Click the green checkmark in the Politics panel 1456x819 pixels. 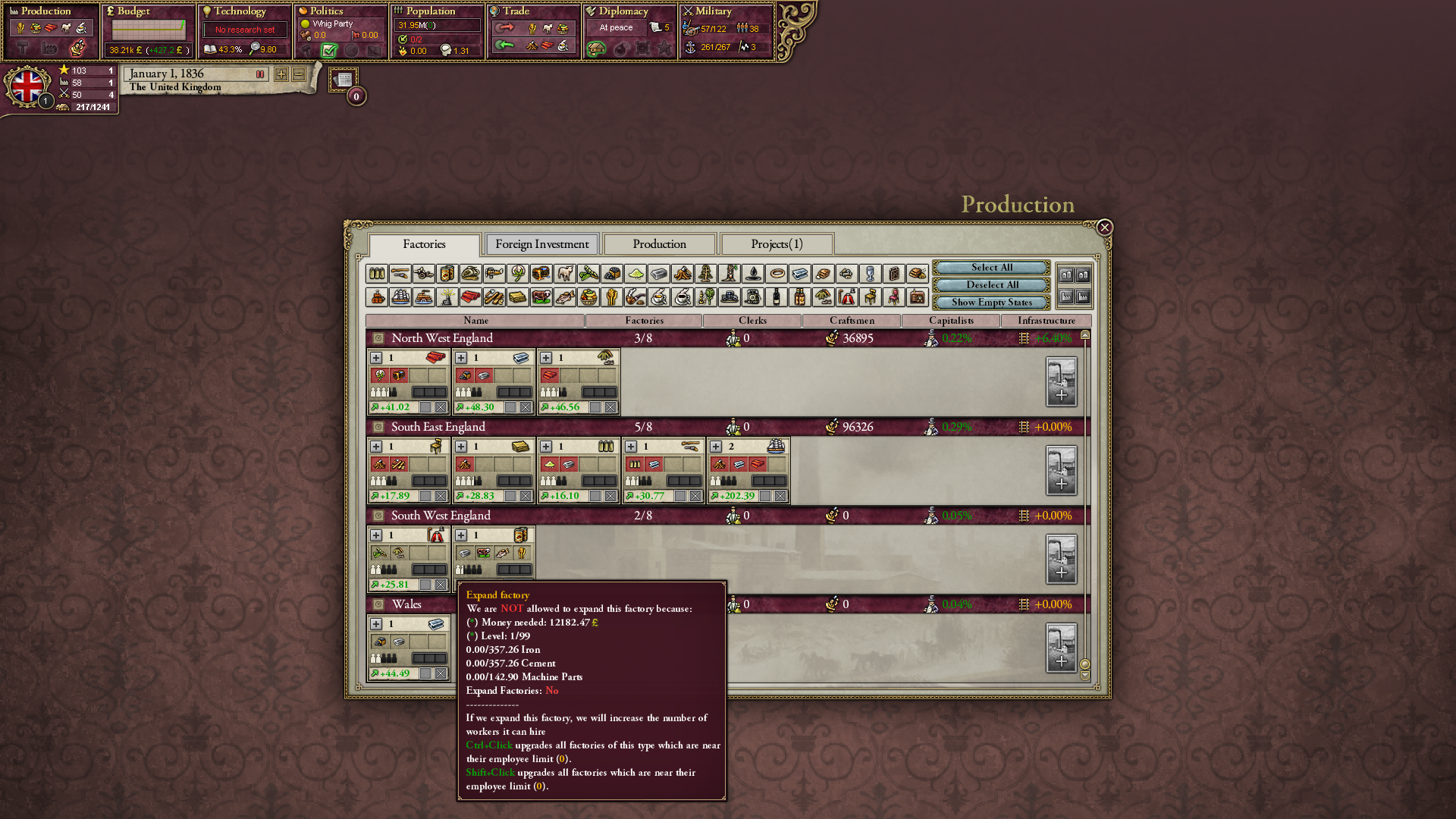pyautogui.click(x=329, y=50)
